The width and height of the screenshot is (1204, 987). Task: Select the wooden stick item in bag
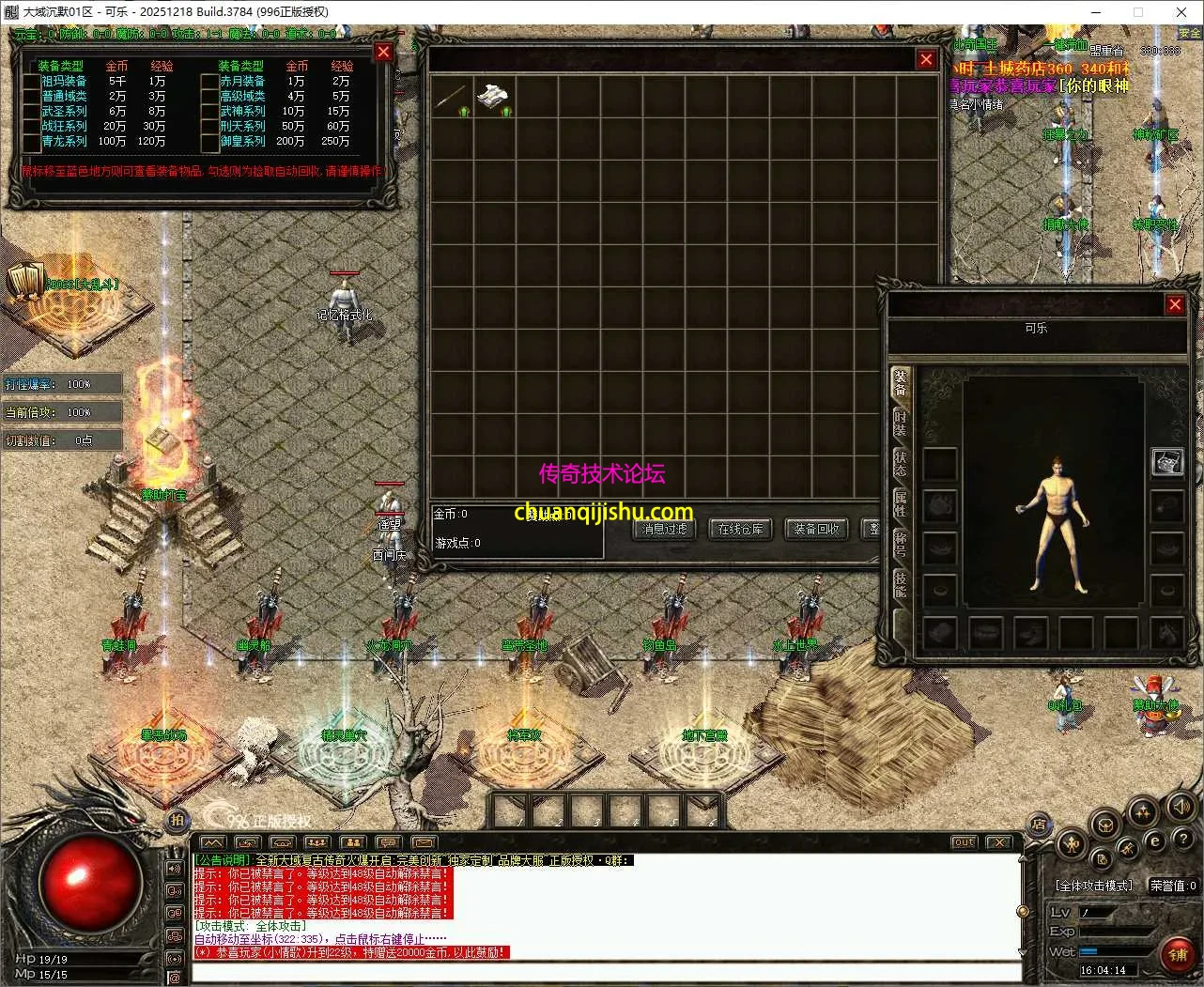coord(451,97)
